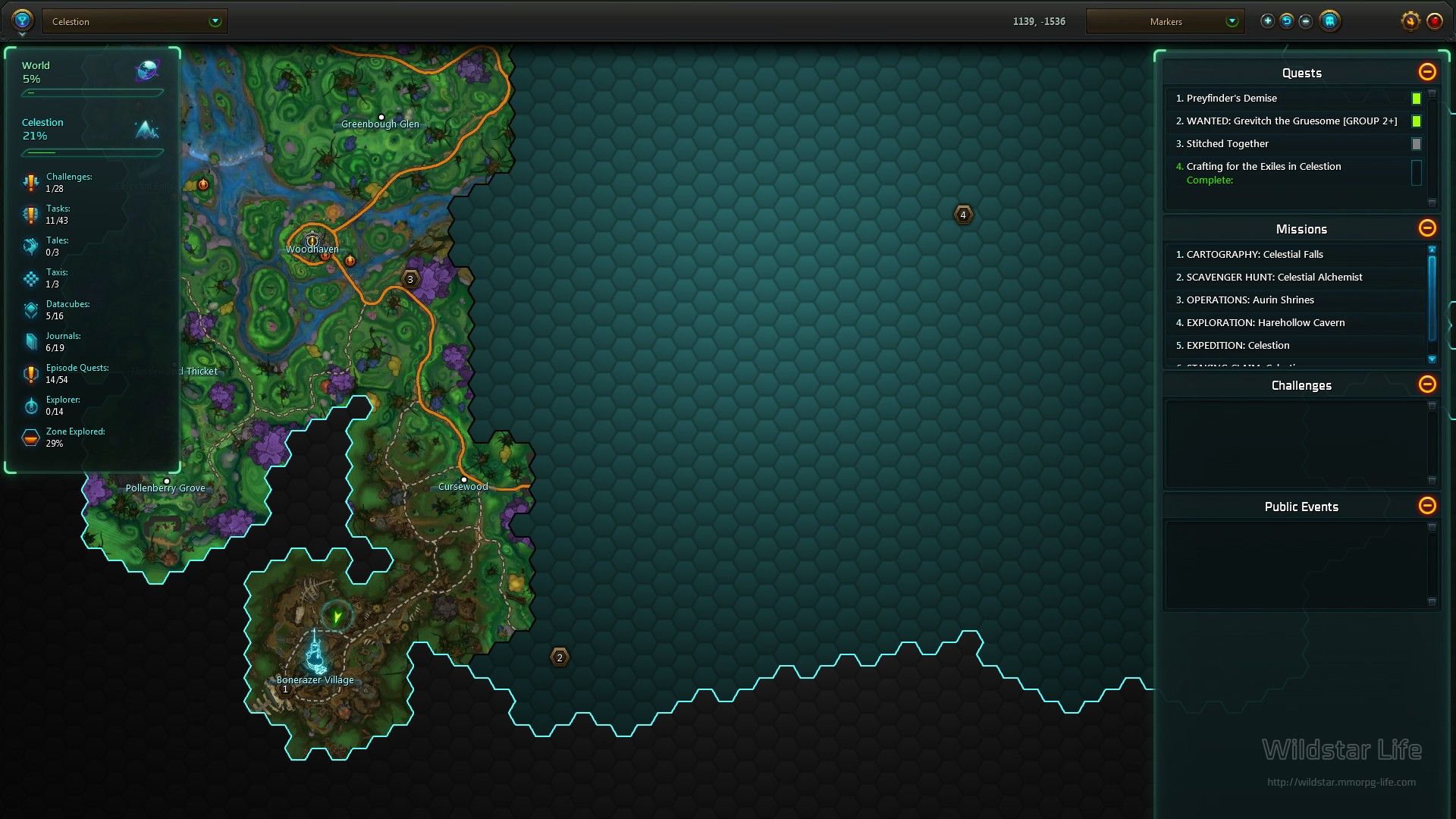Click the trophy icon in top-left corner
Screen dimensions: 1456x819
click(22, 20)
